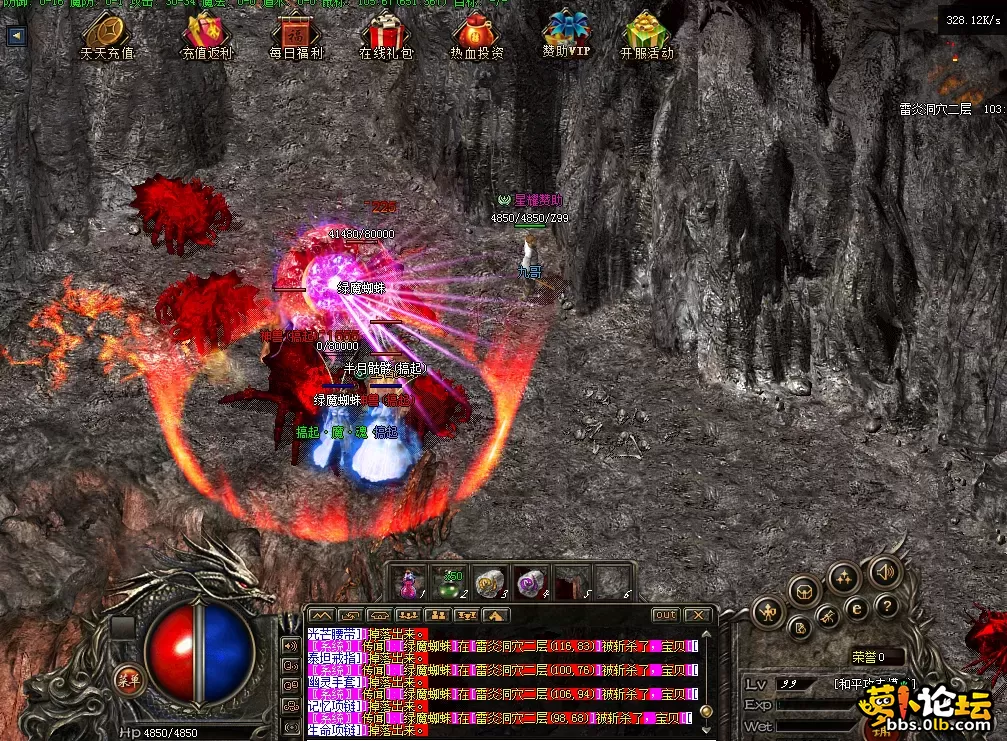The width and height of the screenshot is (1007, 741).
Task: Close the chat panel with the X button
Action: (x=698, y=615)
